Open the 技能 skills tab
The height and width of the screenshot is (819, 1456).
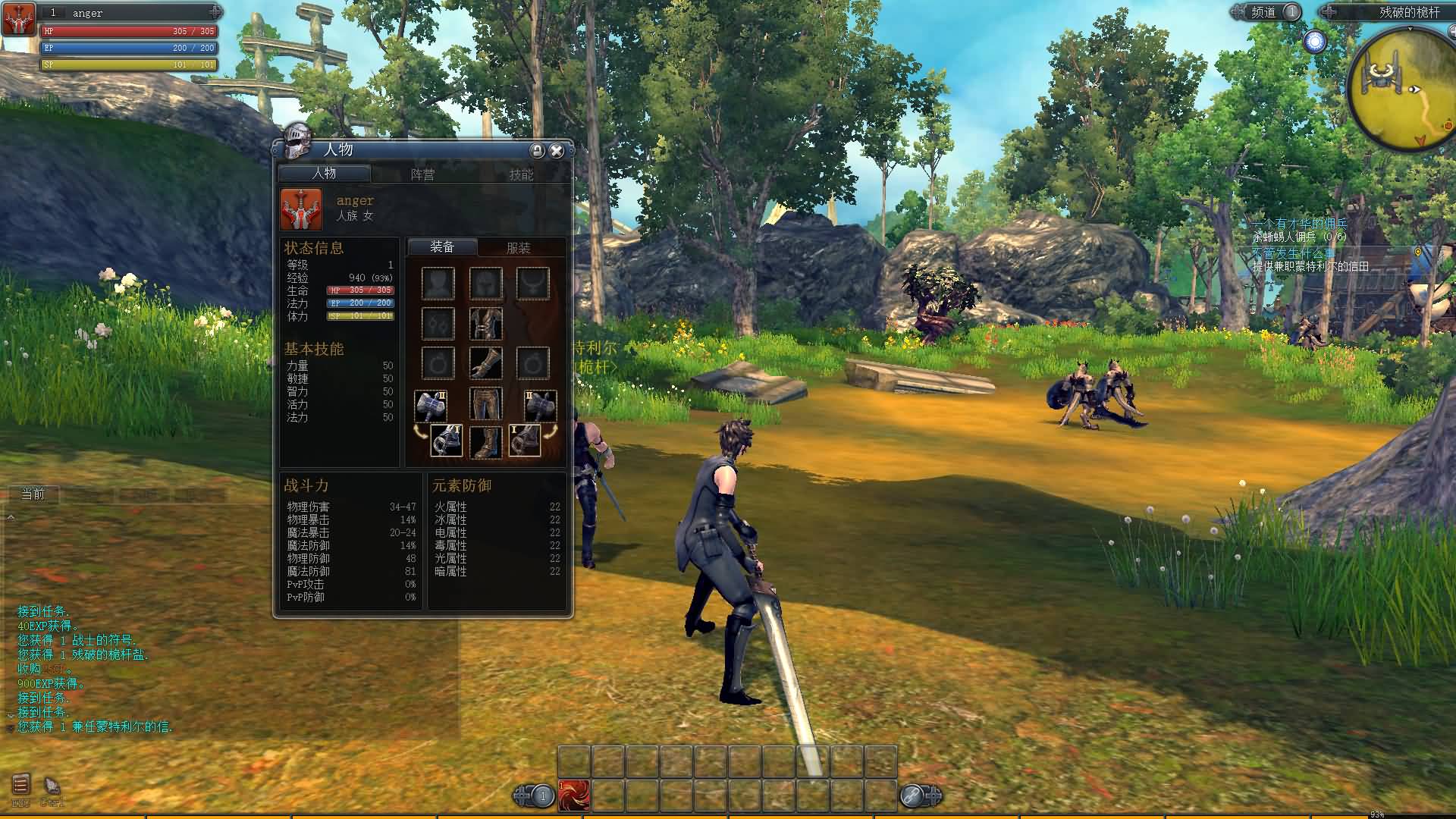(521, 174)
